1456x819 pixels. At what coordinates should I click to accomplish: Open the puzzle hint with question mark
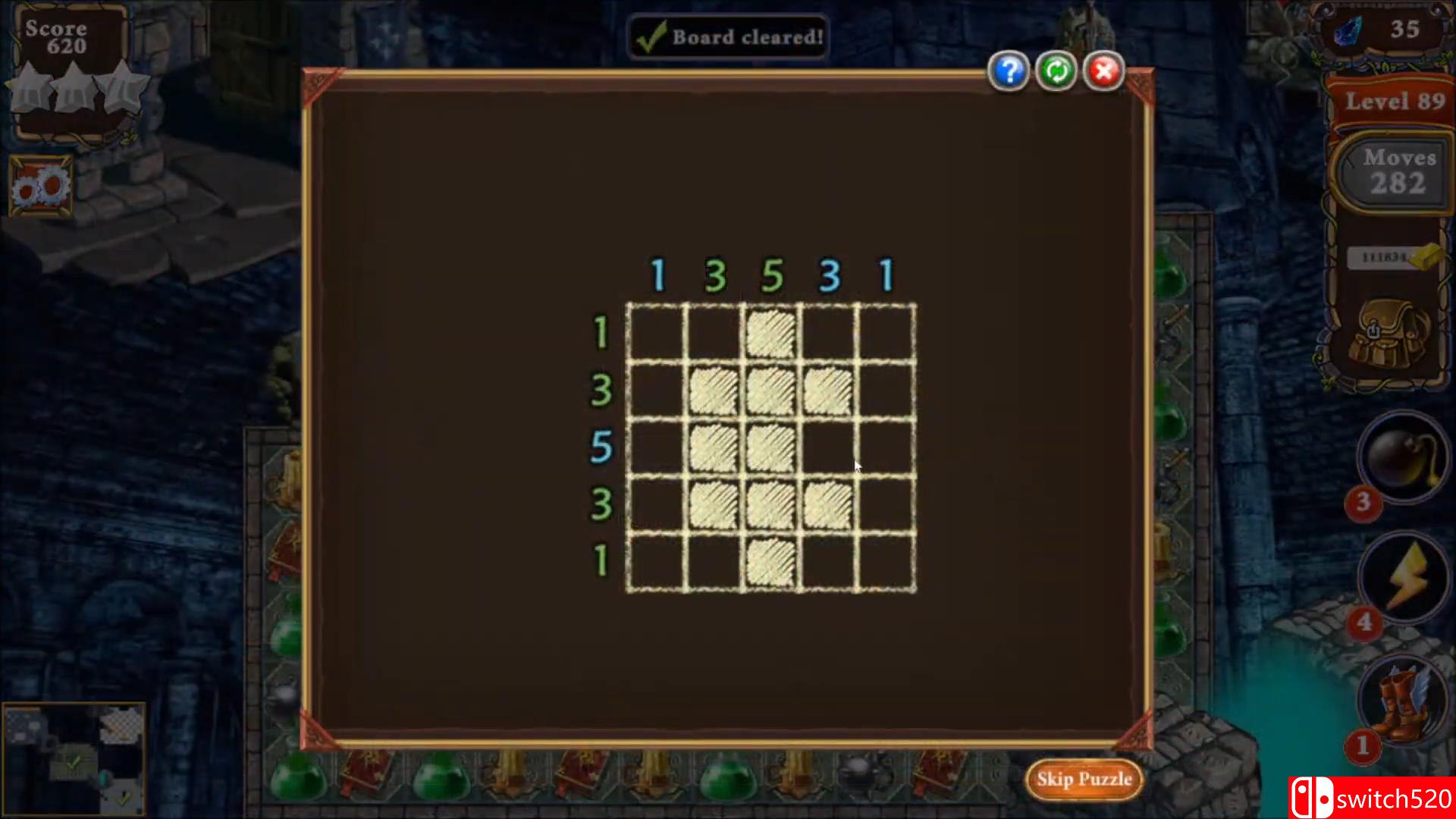pyautogui.click(x=1009, y=71)
